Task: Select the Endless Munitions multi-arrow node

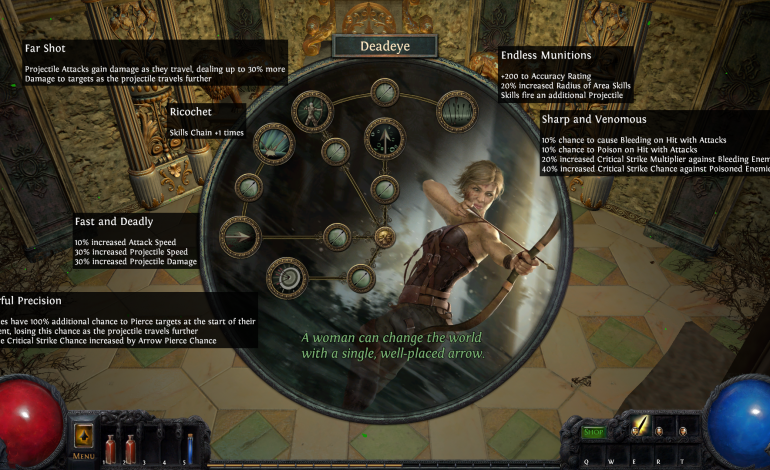Action: point(457,111)
